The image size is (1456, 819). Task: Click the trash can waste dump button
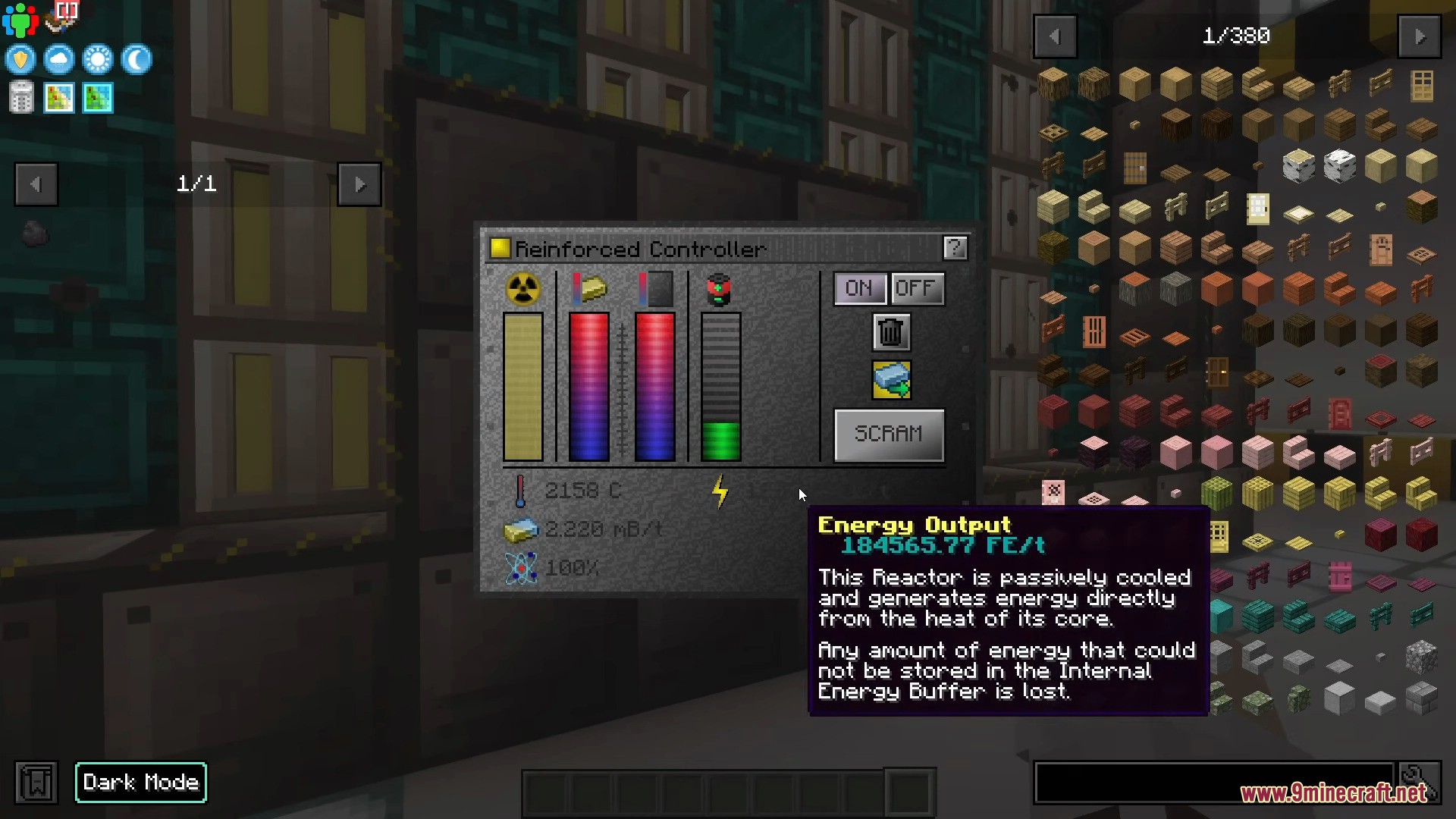[891, 332]
